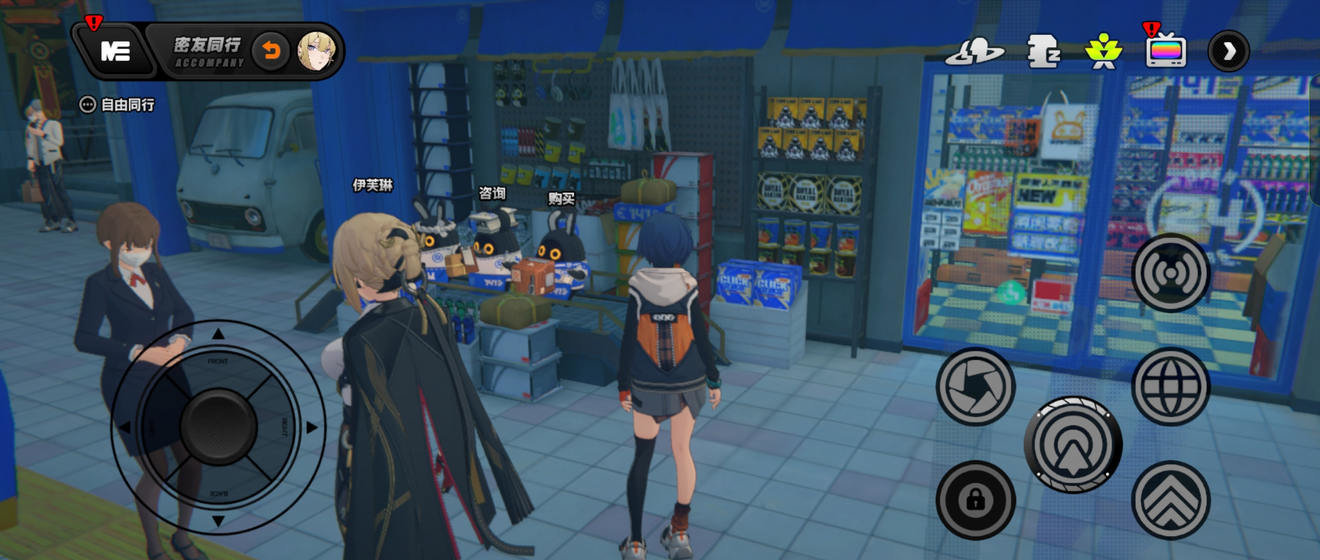Tap the signal broadcast round button
This screenshot has width=1320, height=560.
[x=1171, y=273]
